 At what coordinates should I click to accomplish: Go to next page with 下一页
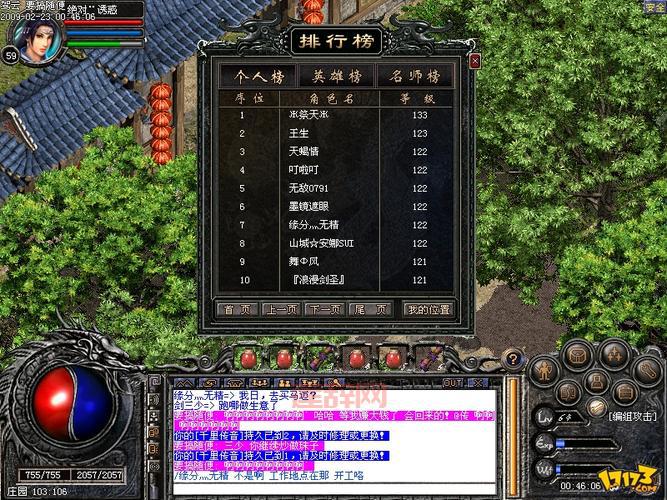[324, 310]
